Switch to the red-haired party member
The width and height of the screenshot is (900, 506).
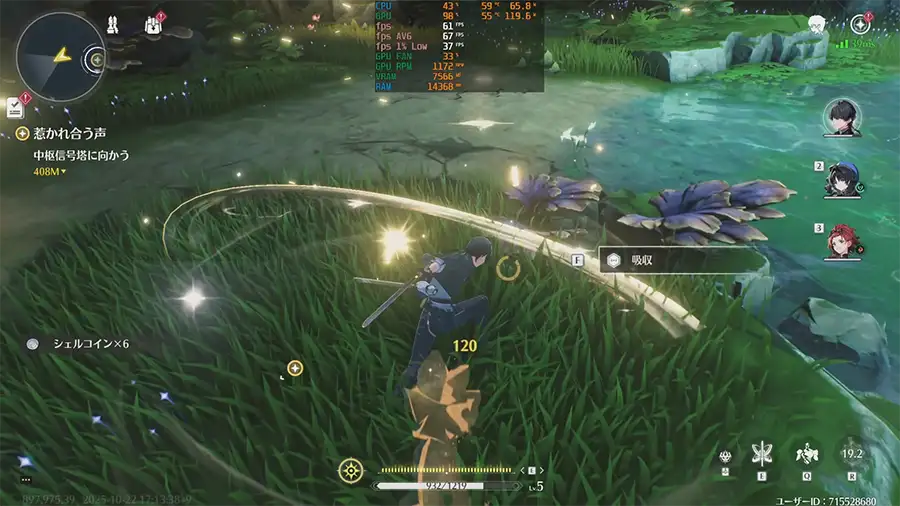[842, 241]
